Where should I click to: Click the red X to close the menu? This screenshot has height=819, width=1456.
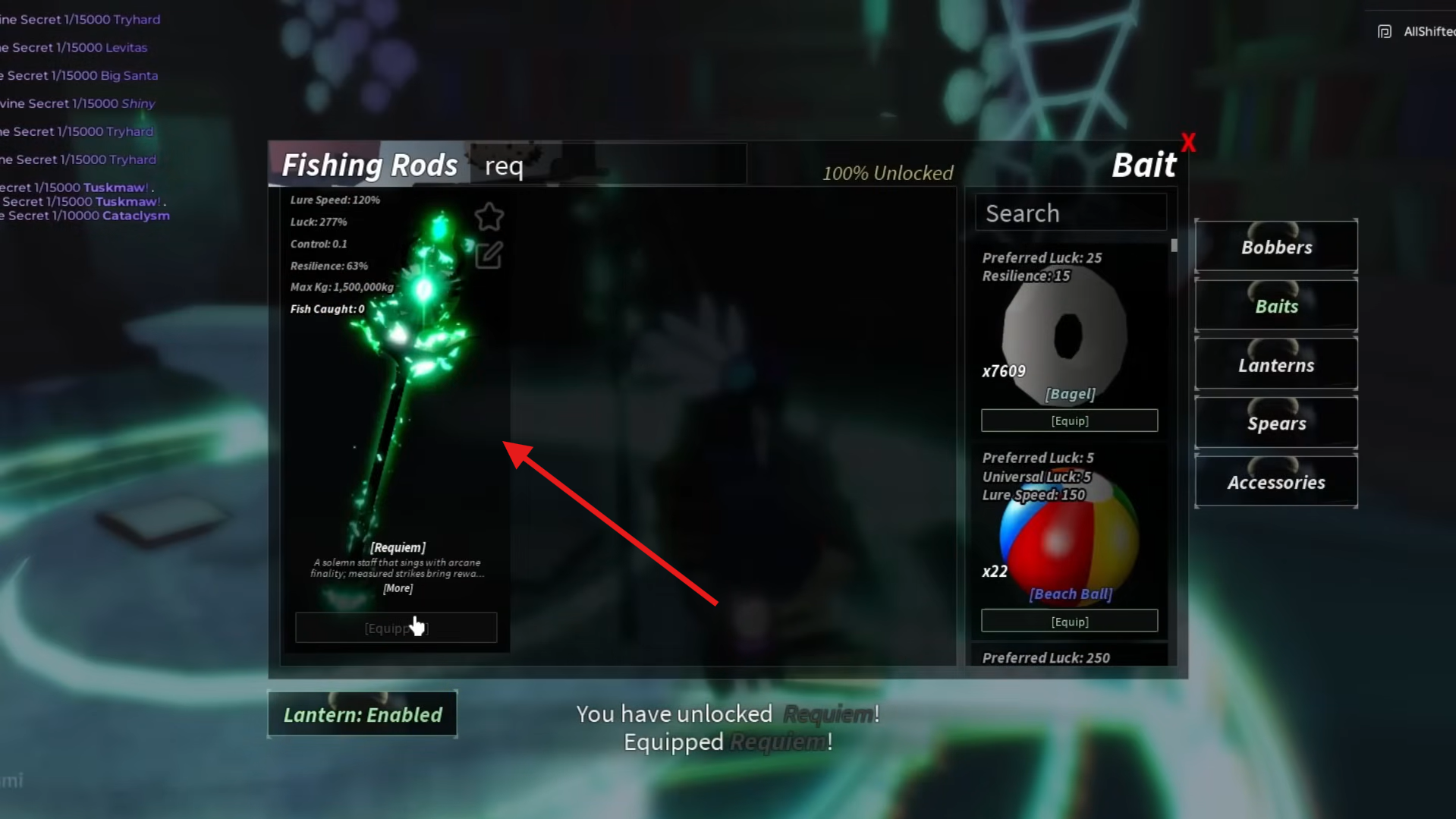(1188, 142)
